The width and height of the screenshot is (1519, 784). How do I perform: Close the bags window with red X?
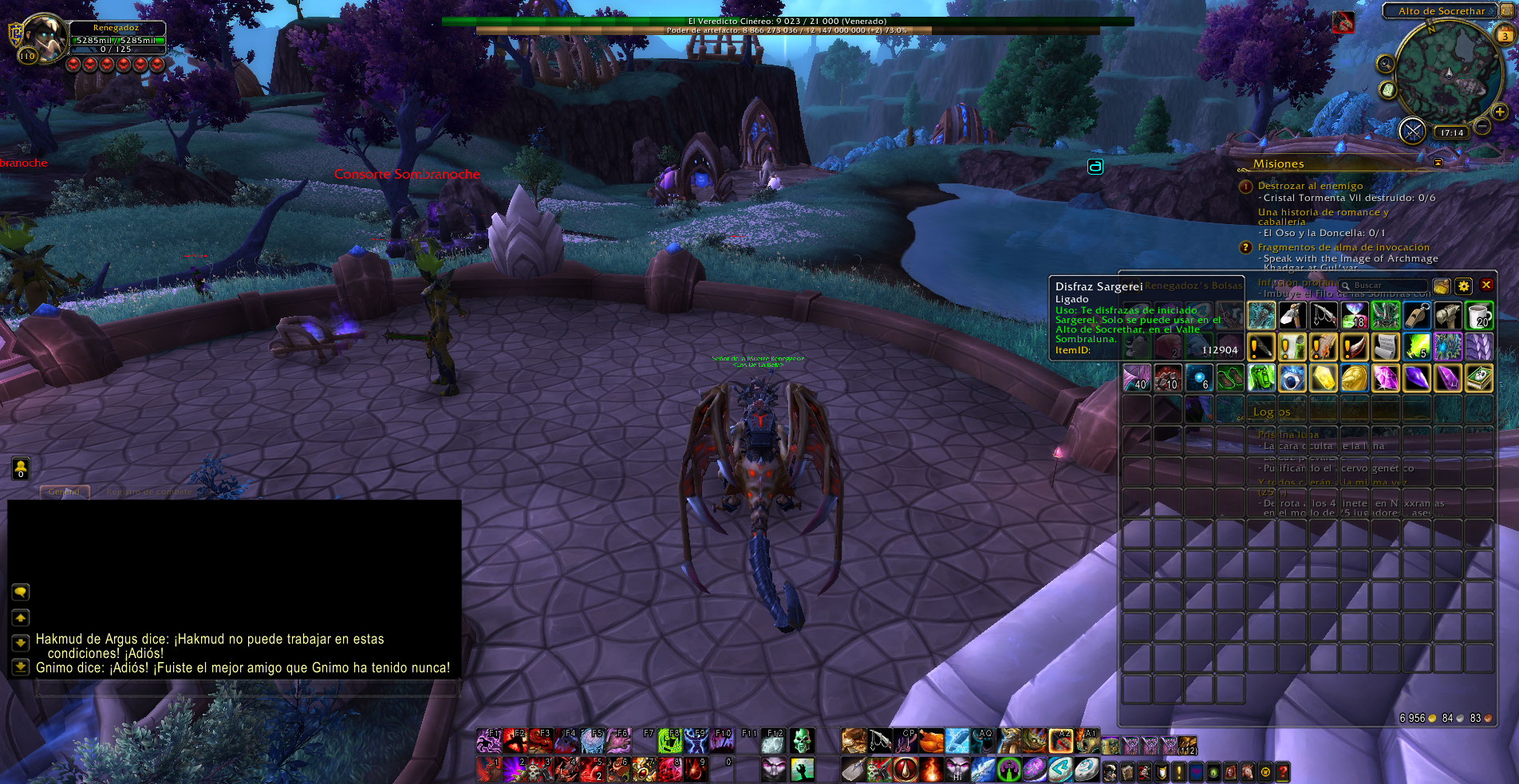click(x=1486, y=285)
